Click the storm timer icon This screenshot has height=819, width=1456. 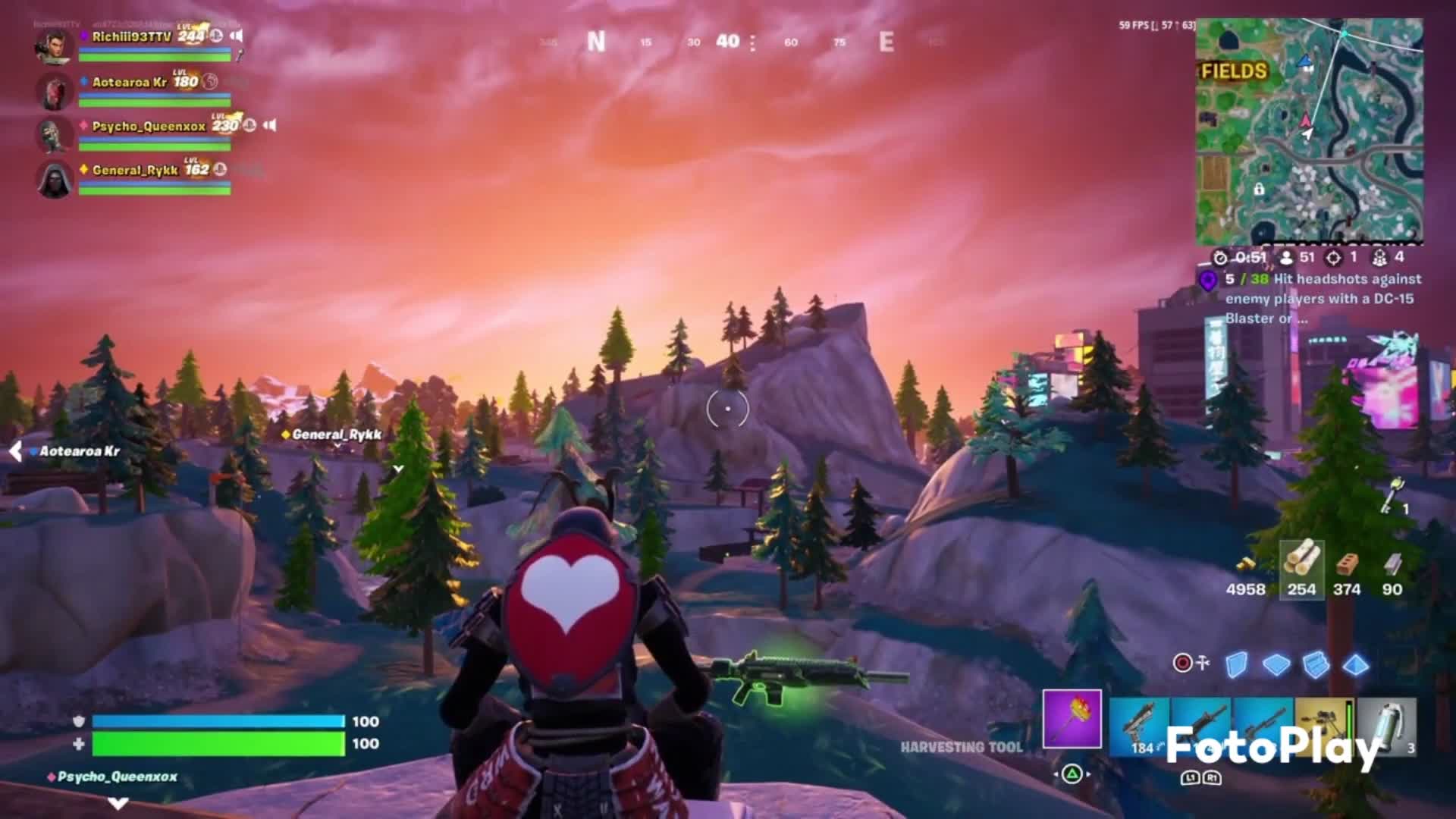tap(1220, 259)
